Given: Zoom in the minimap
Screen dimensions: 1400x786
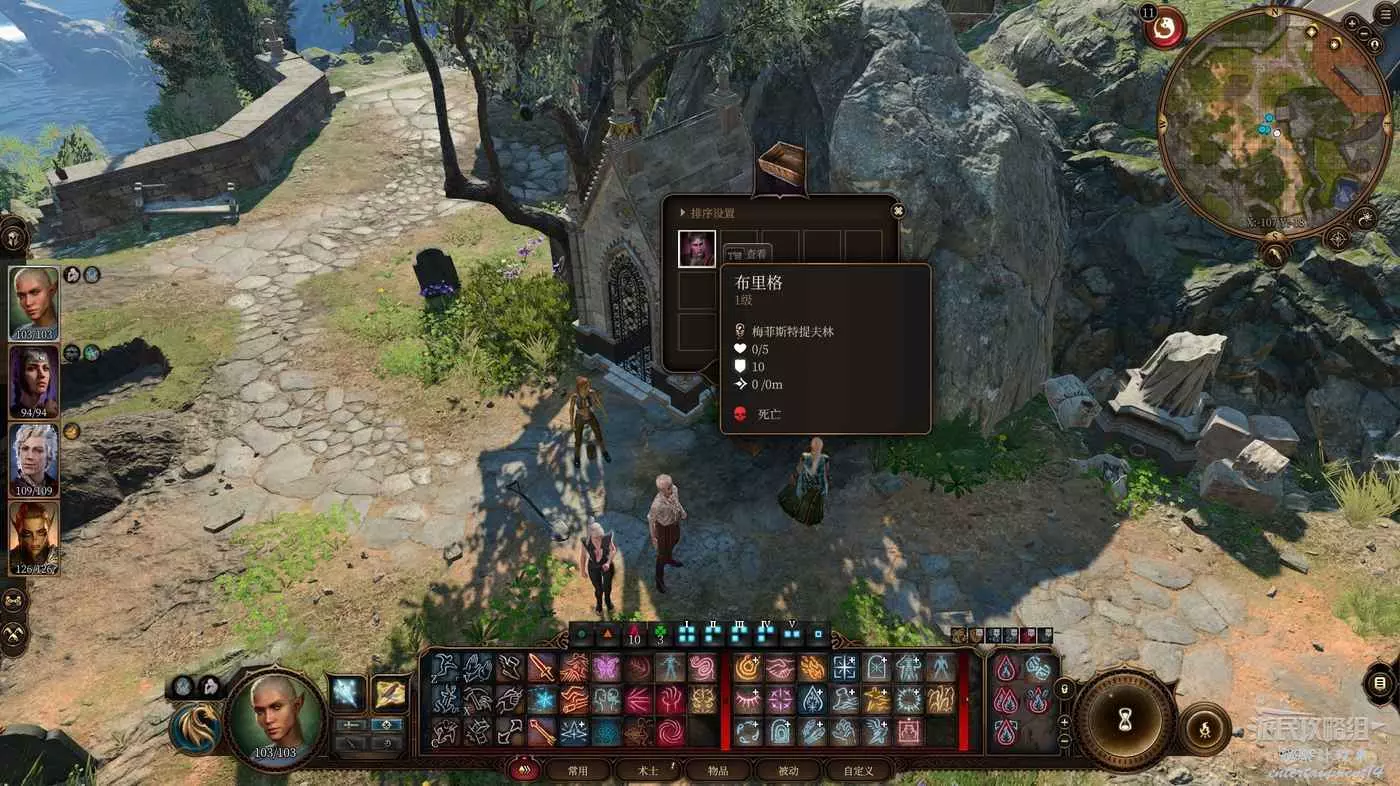Looking at the screenshot, I should [1351, 22].
